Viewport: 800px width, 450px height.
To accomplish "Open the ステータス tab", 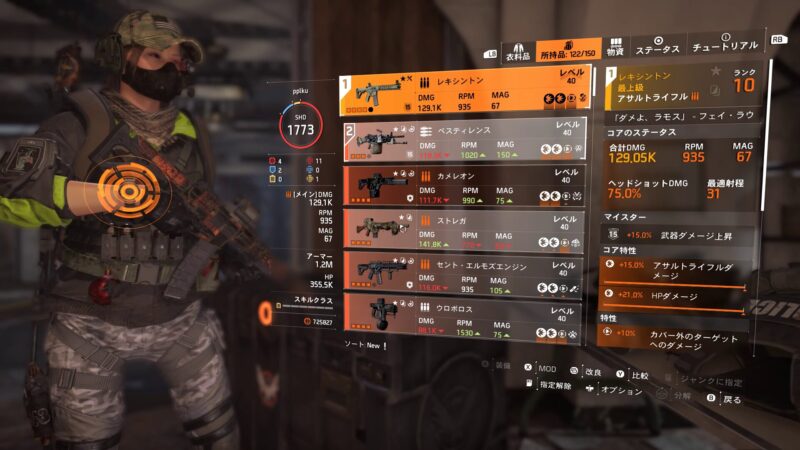I will tap(658, 48).
